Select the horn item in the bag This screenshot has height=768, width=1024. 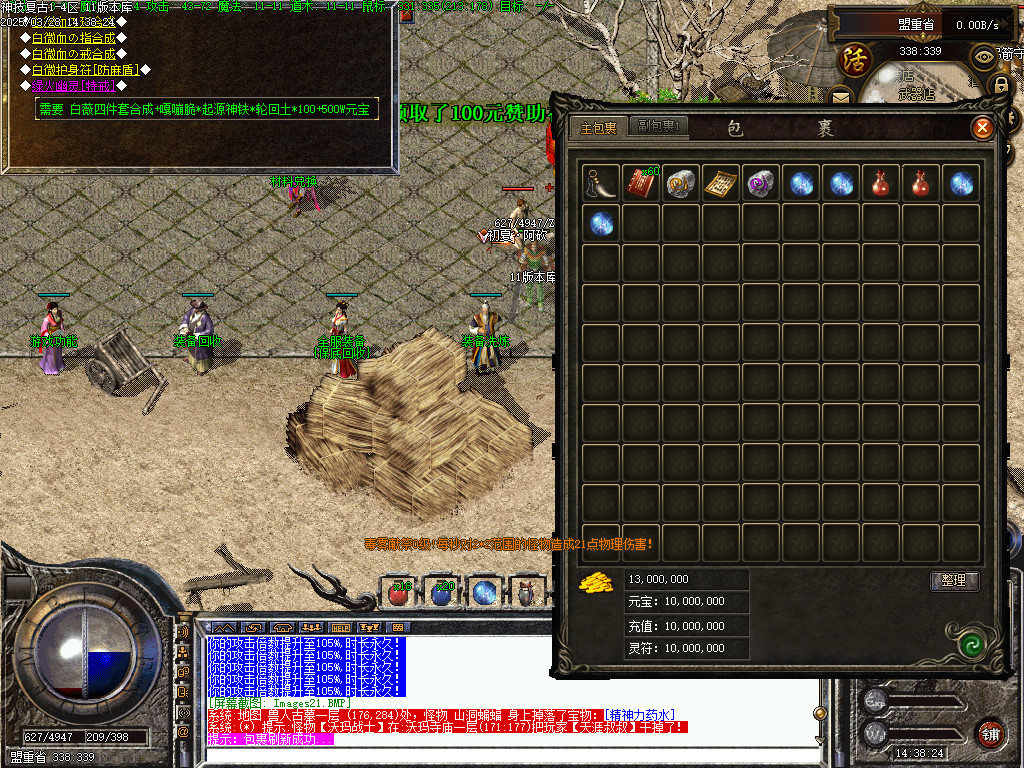[x=602, y=183]
